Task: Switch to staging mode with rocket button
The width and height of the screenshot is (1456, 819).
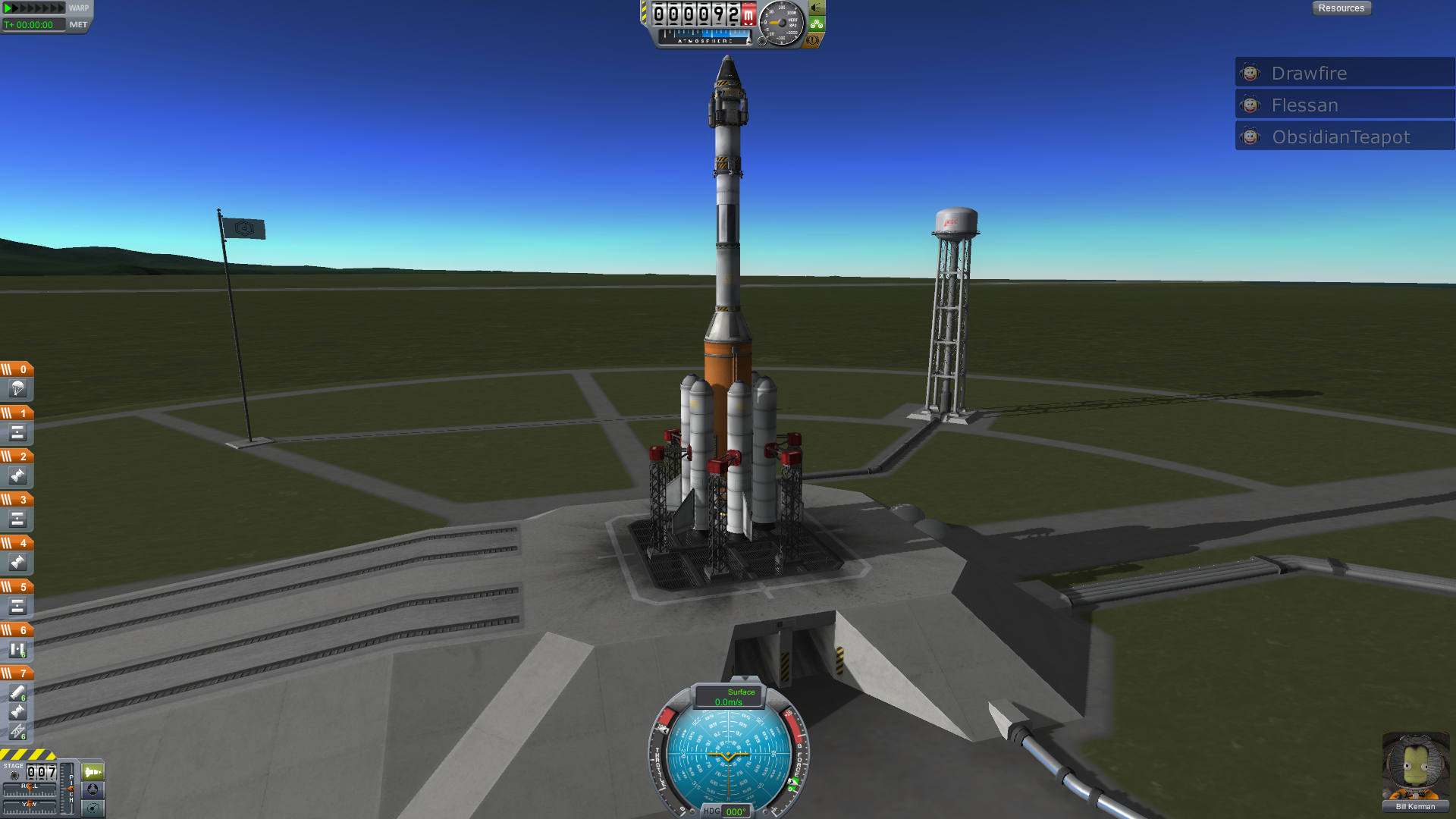Action: tap(93, 772)
